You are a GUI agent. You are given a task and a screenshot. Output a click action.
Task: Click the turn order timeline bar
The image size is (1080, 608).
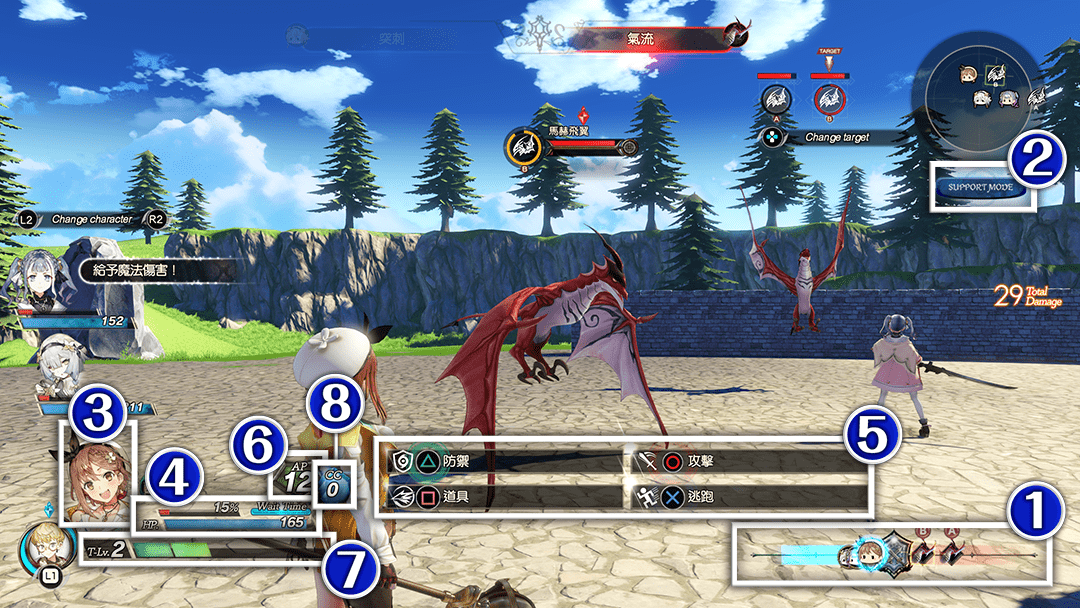[x=892, y=553]
